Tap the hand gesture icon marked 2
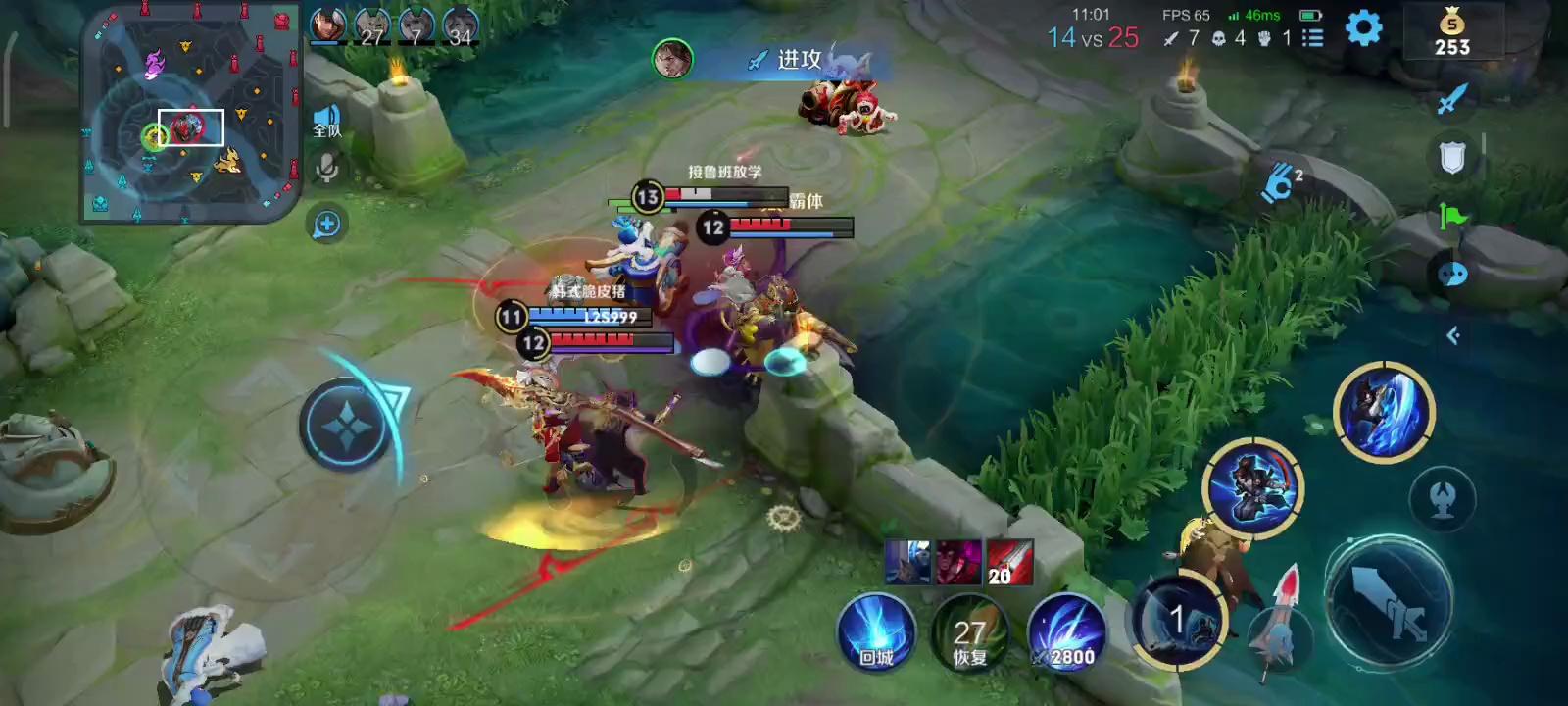The width and height of the screenshot is (1568, 706). [x=1280, y=182]
